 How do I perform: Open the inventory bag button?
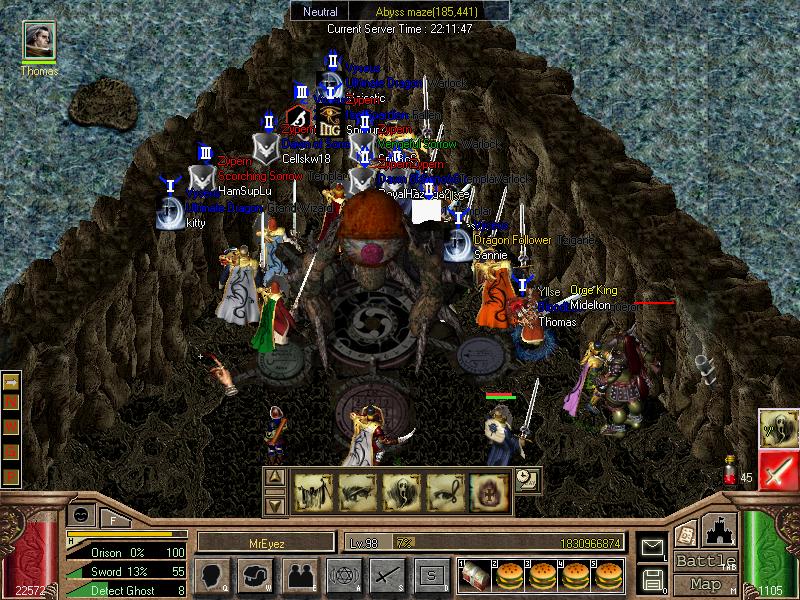[x=254, y=574]
